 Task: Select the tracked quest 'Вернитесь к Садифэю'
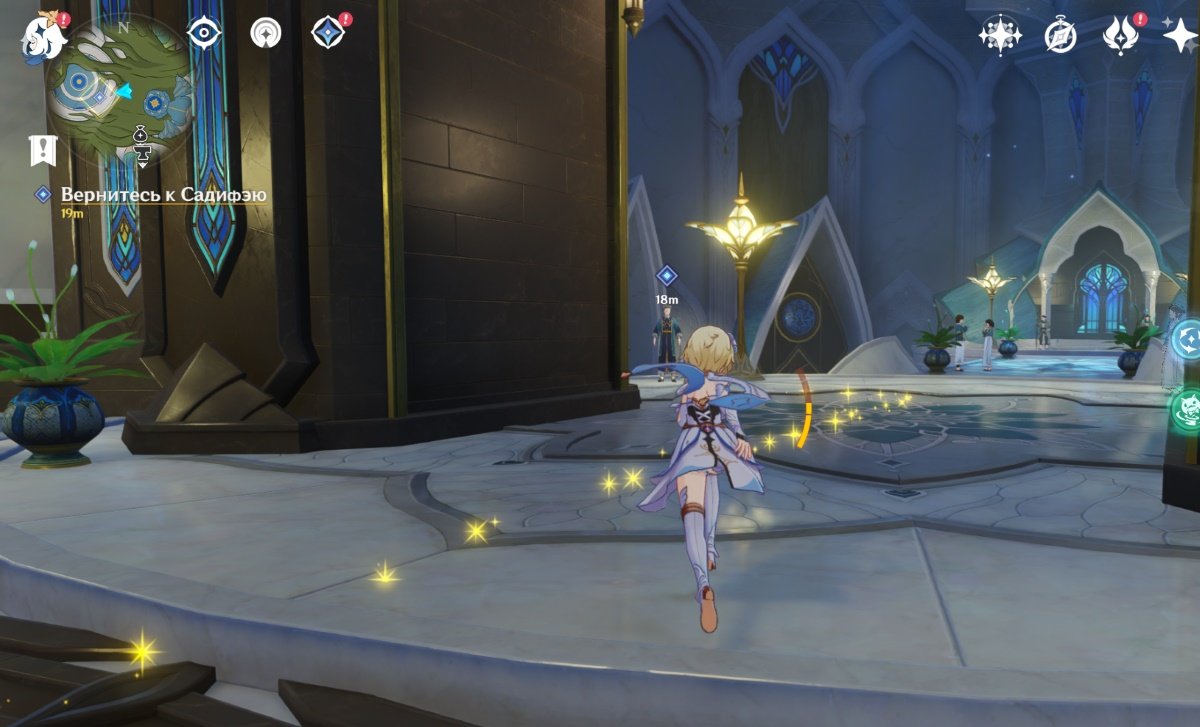(163, 195)
